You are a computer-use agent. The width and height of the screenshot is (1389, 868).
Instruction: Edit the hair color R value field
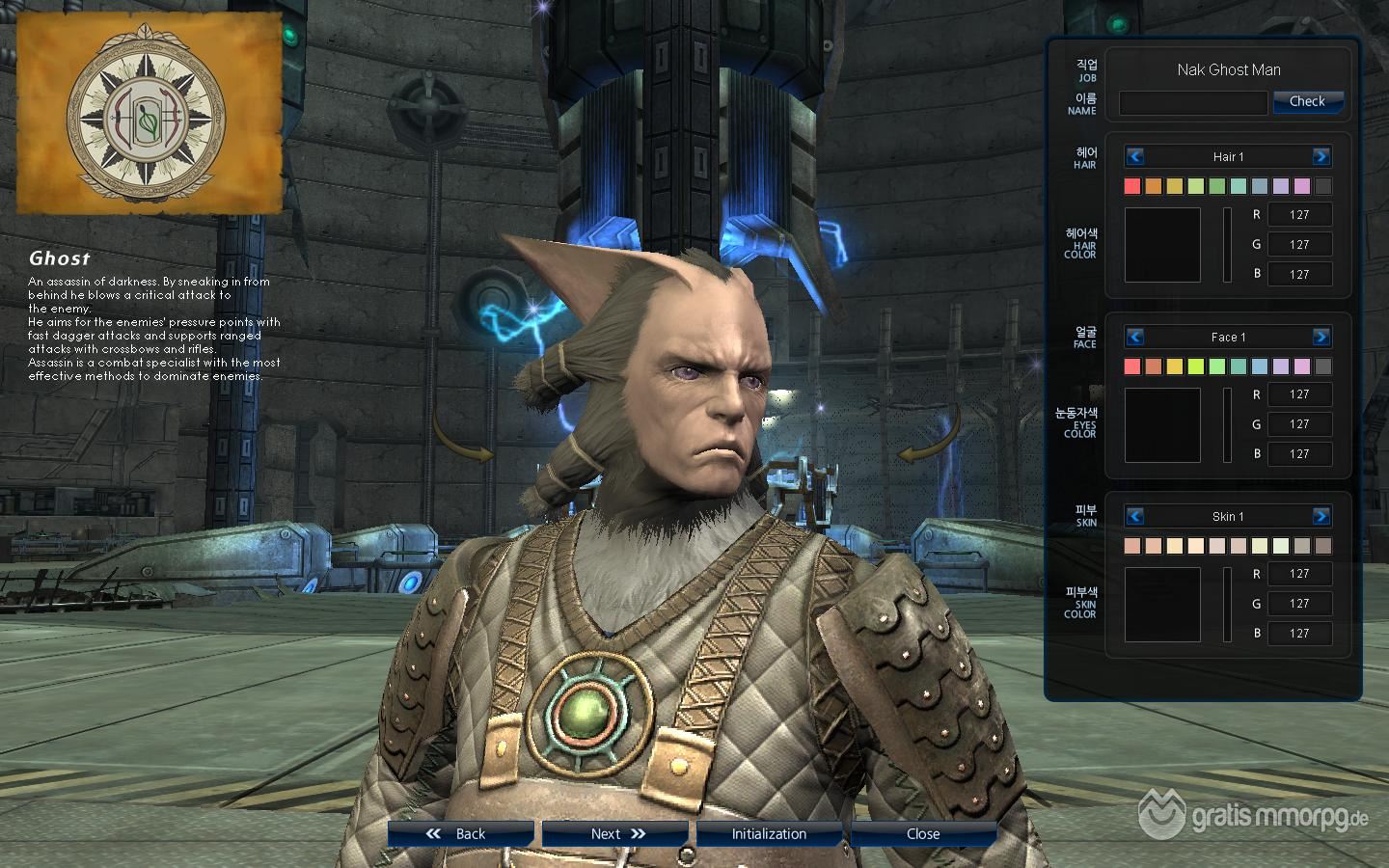(x=1299, y=215)
